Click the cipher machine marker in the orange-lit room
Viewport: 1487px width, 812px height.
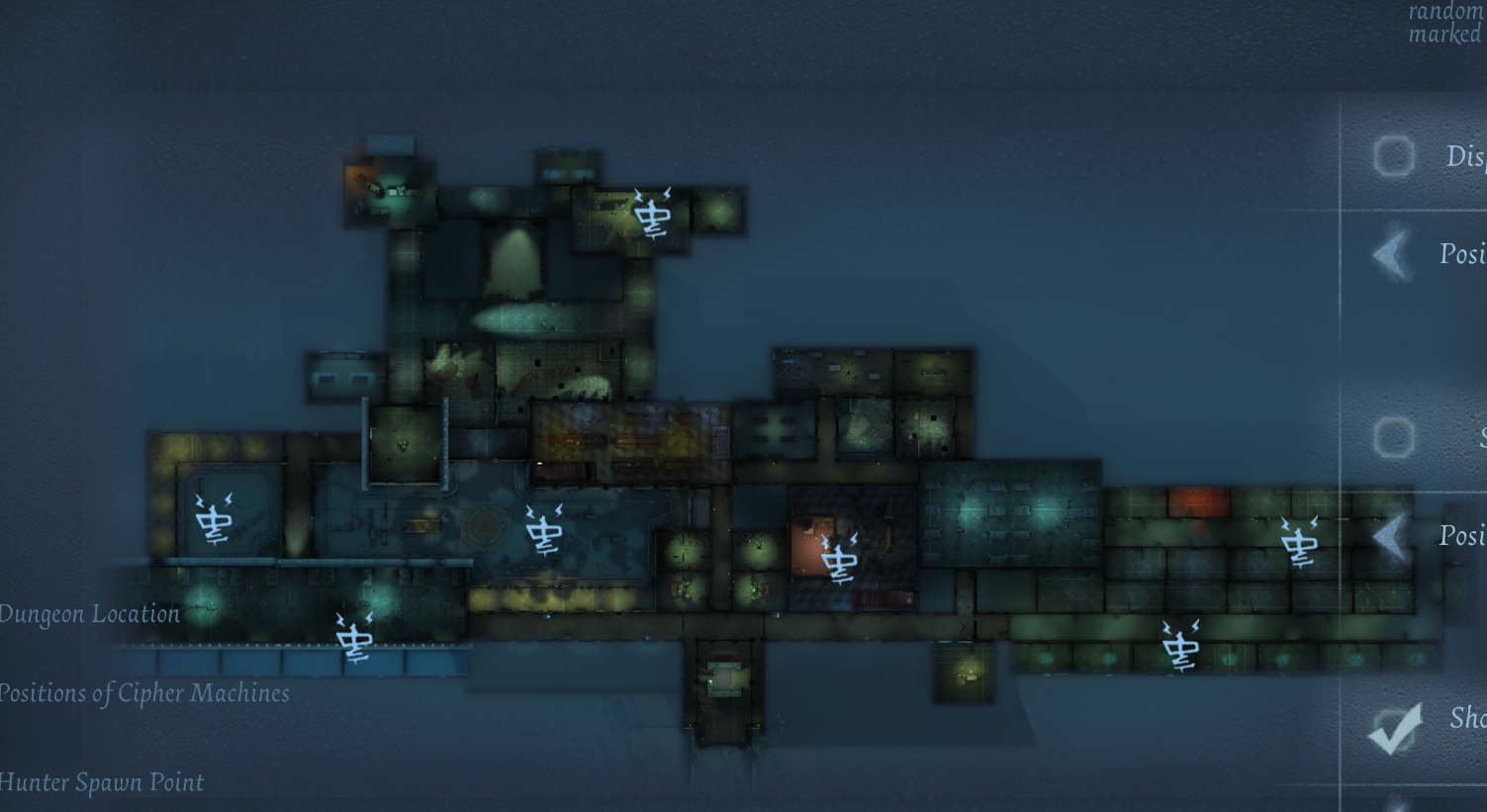click(839, 559)
